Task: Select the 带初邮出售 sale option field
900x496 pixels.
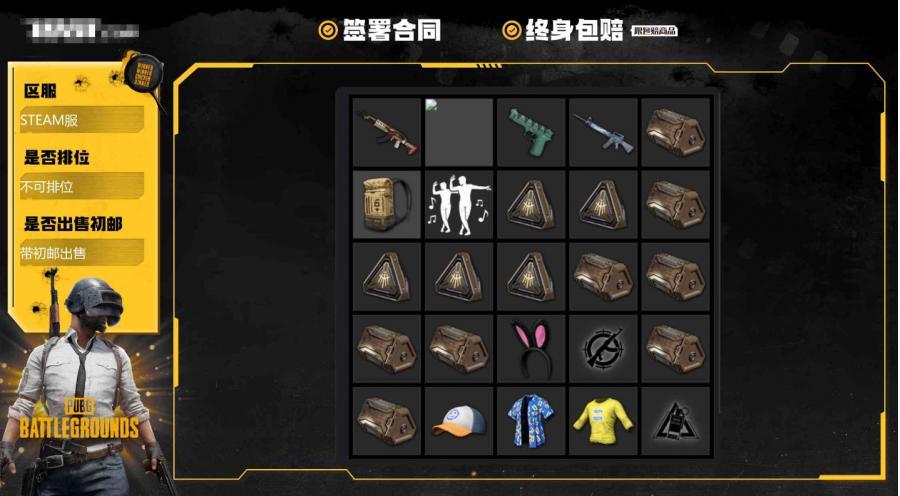Action: 81,253
